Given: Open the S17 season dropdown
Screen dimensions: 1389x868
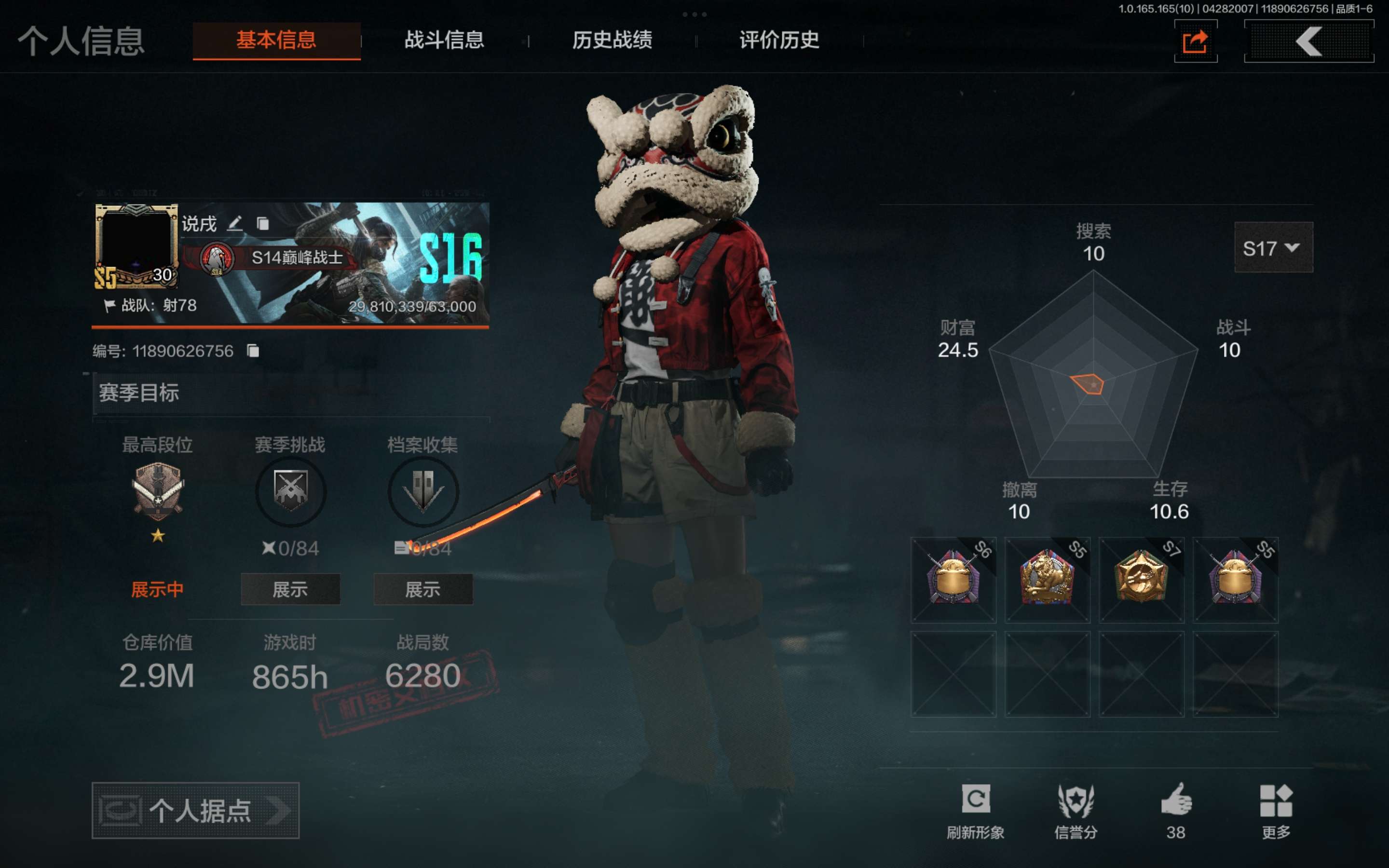Looking at the screenshot, I should pyautogui.click(x=1272, y=247).
